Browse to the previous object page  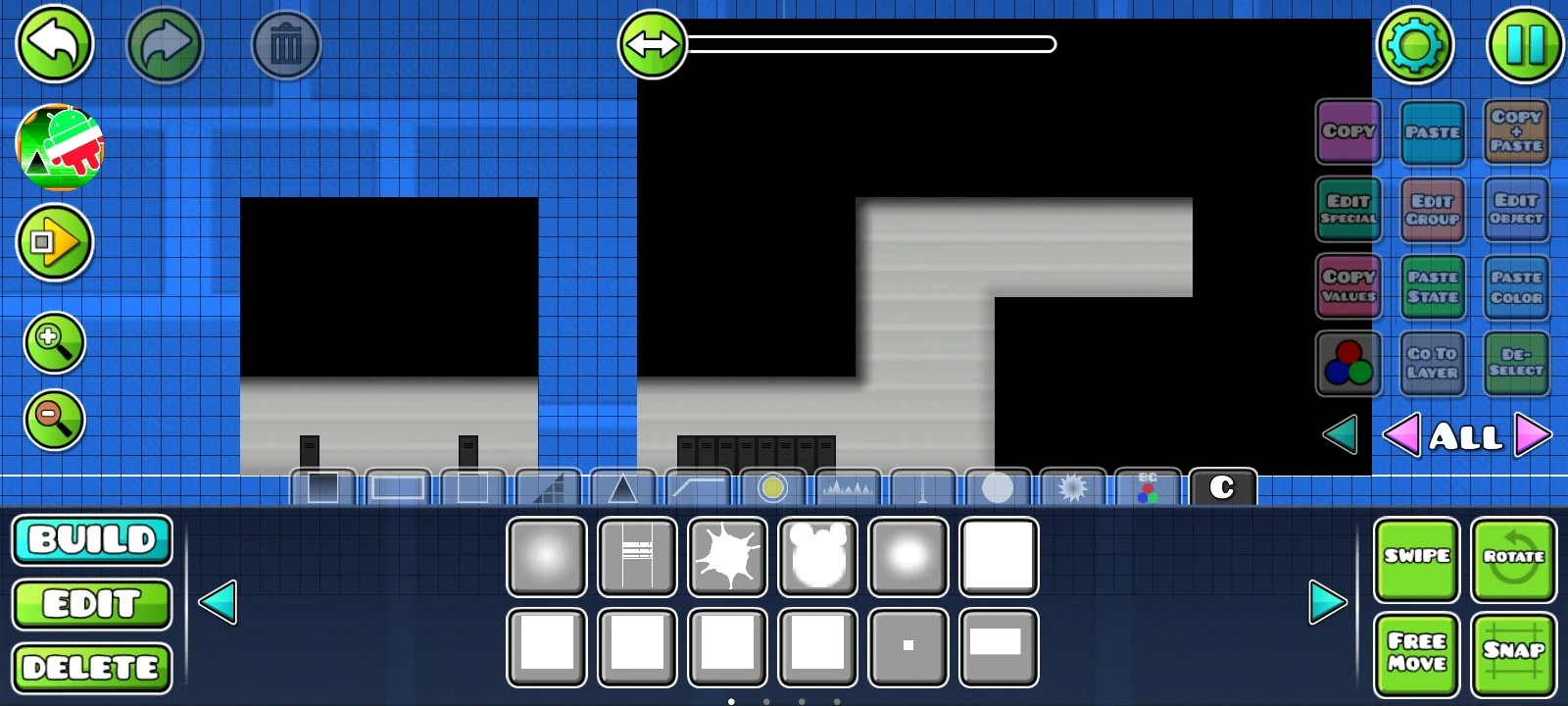click(220, 603)
